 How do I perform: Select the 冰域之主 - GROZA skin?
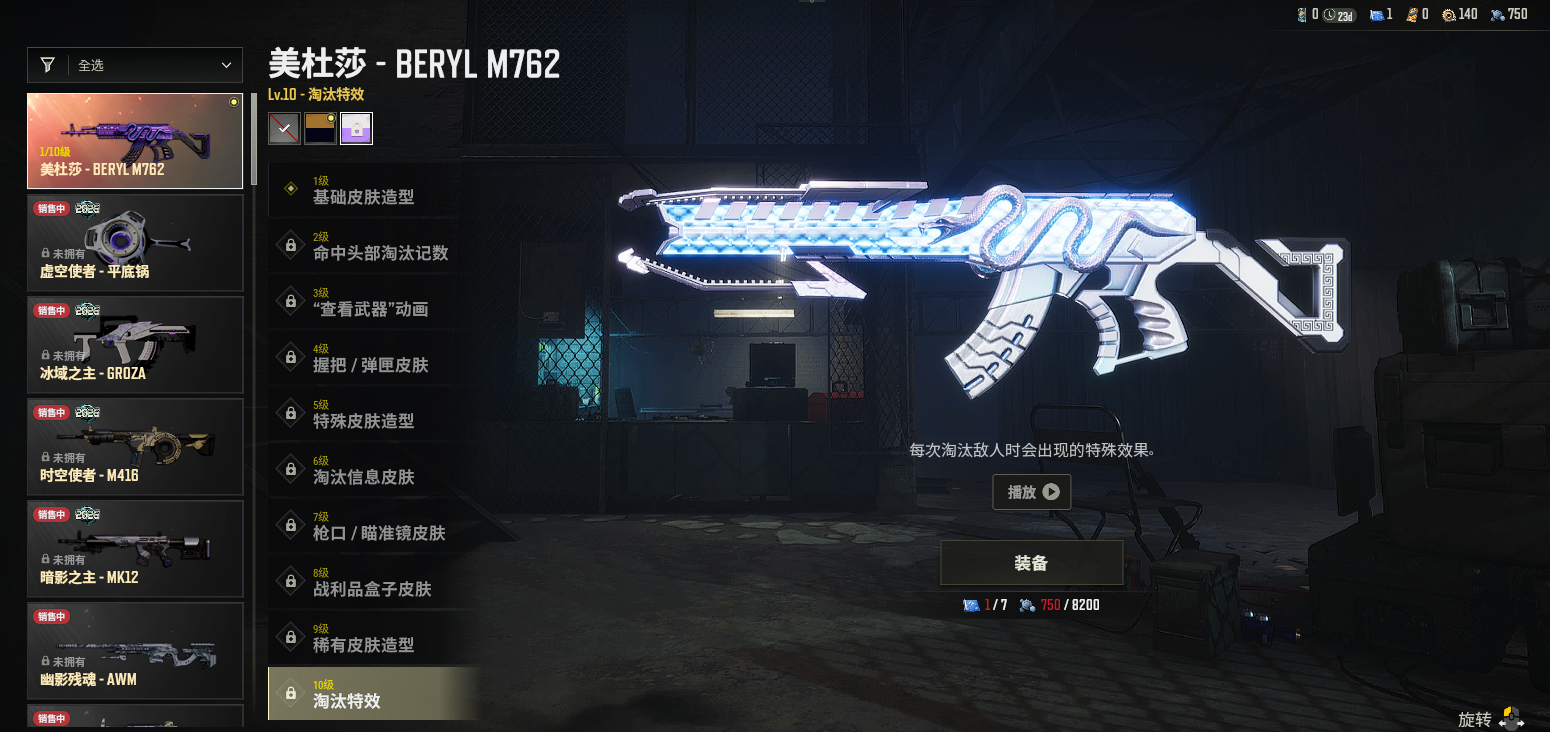click(x=134, y=345)
